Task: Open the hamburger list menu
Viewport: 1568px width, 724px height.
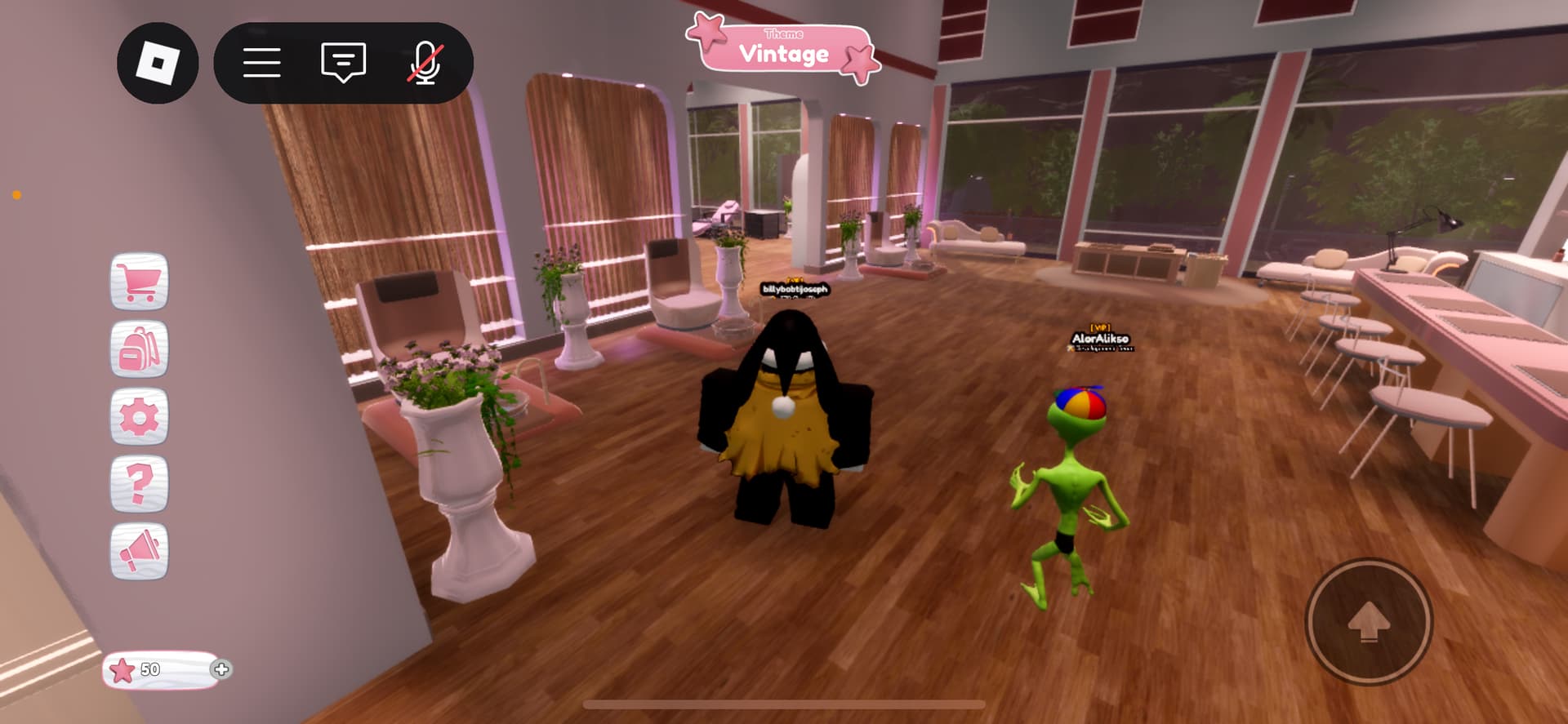Action: tap(262, 63)
